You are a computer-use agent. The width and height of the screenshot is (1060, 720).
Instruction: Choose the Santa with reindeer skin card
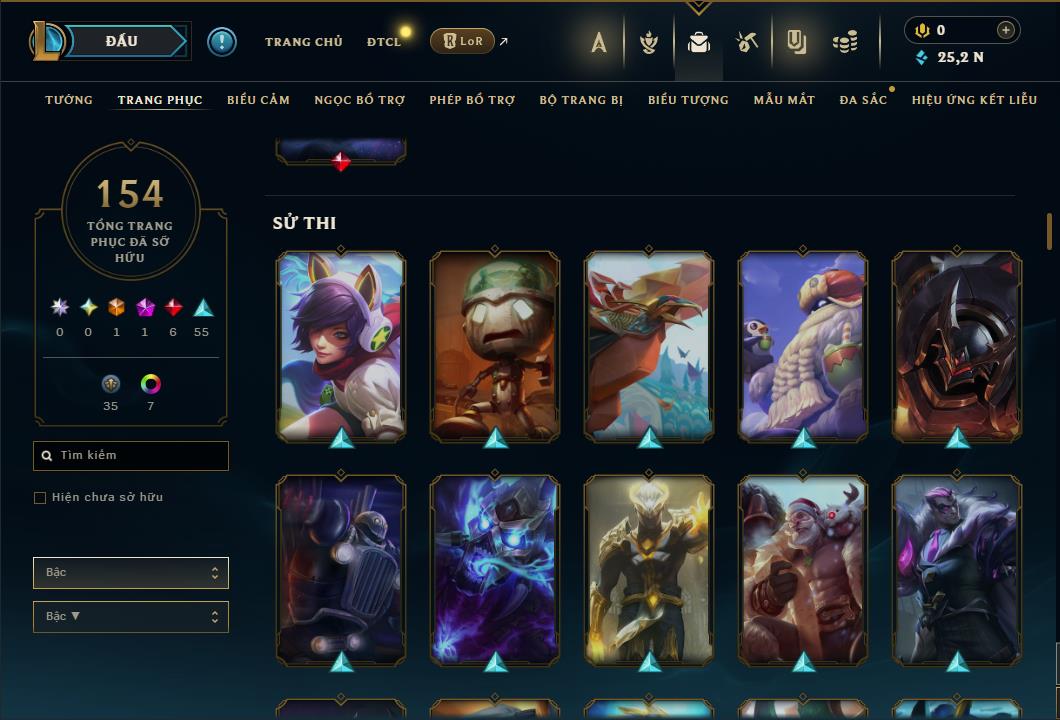click(x=803, y=570)
